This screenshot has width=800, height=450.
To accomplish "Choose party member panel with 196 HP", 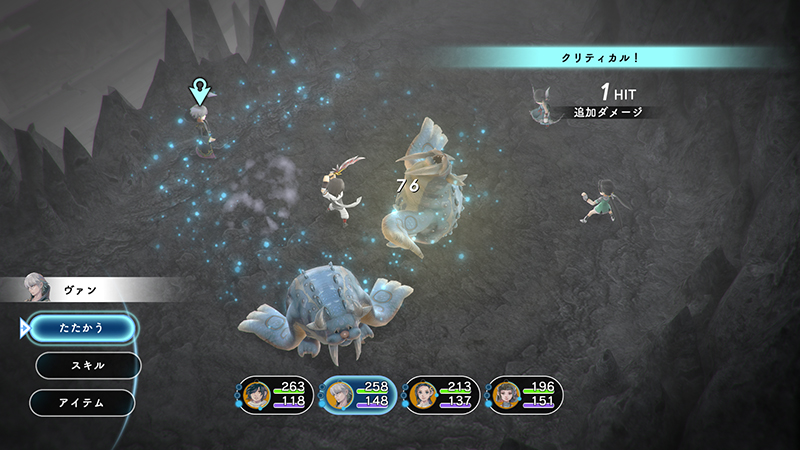I will coord(525,395).
